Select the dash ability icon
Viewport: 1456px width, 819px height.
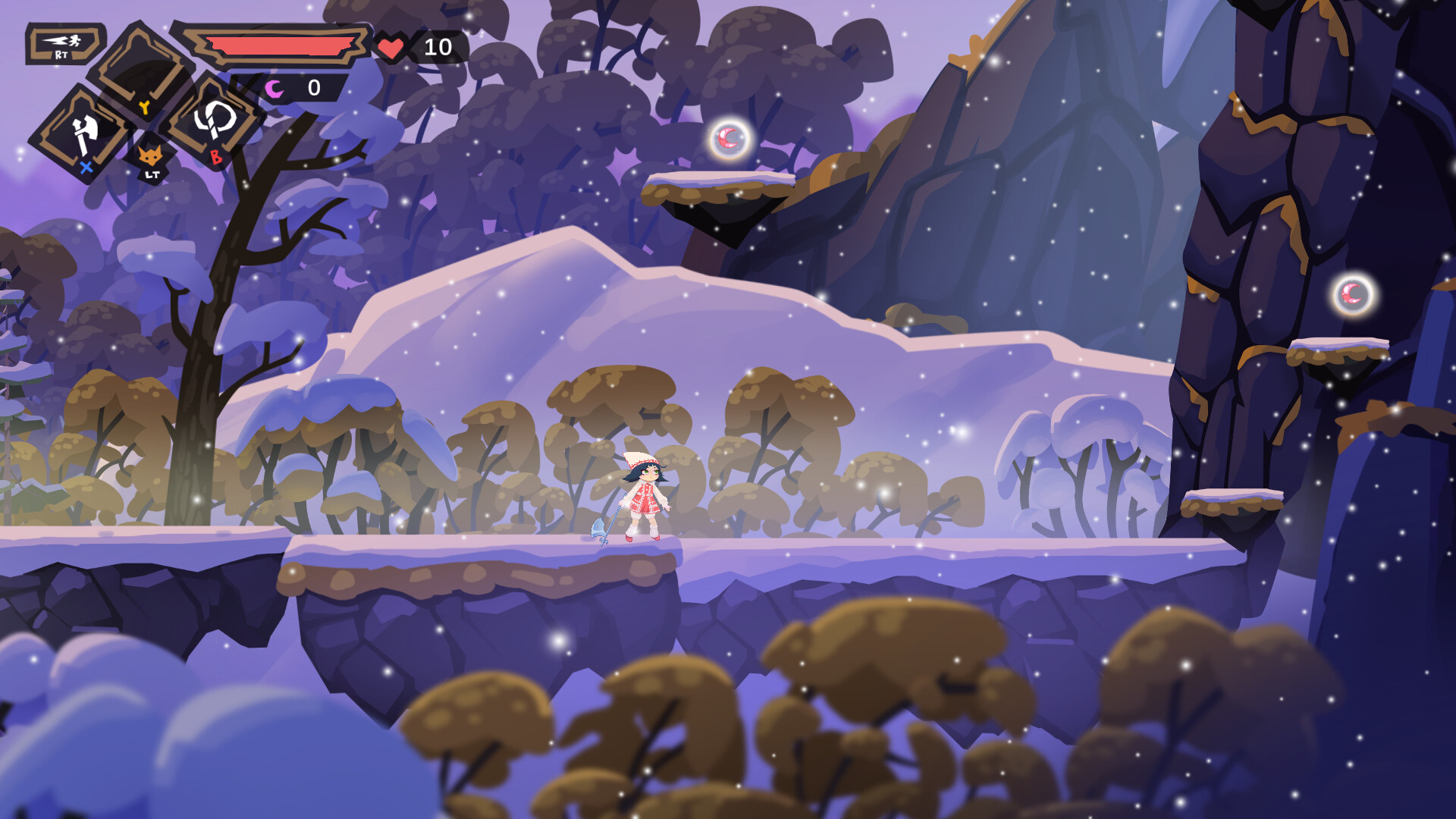pos(64,44)
